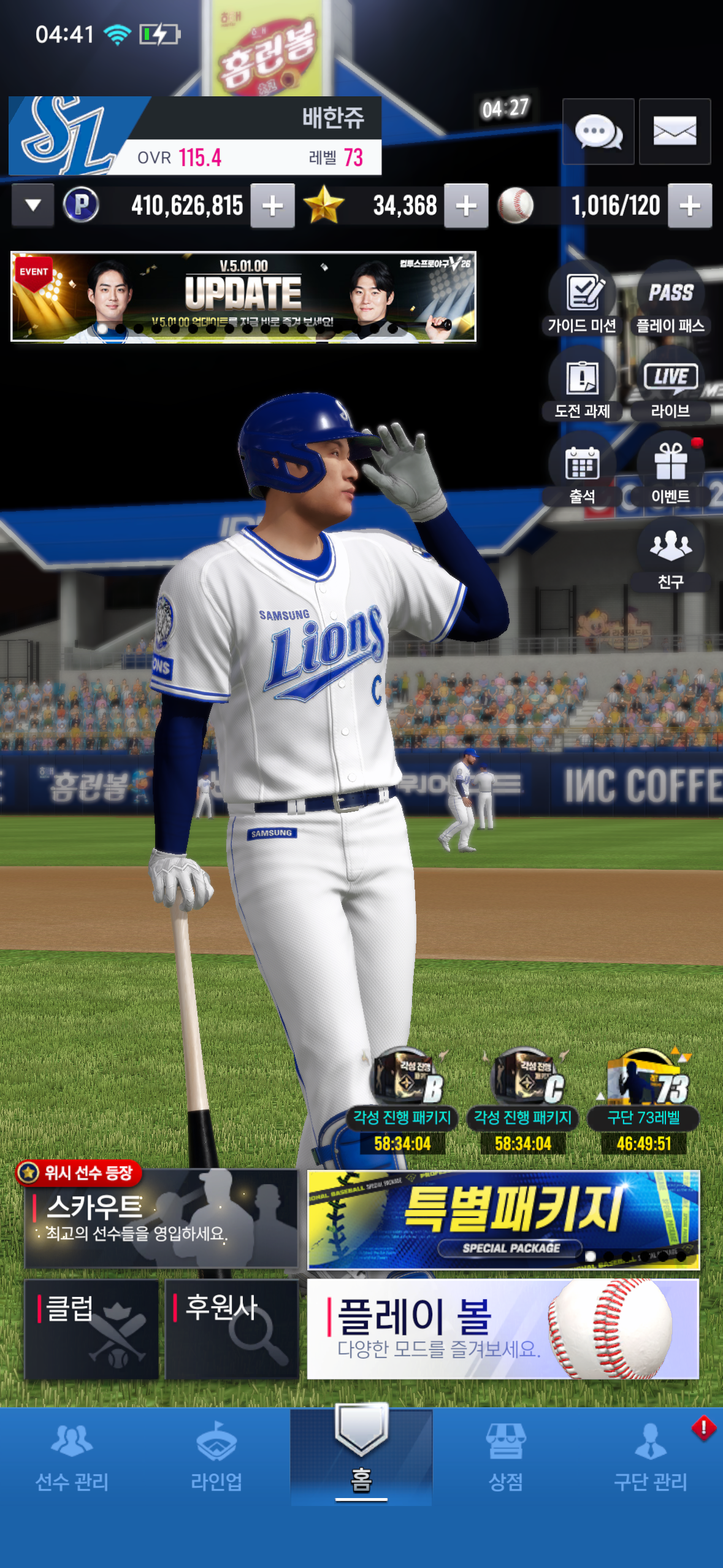This screenshot has height=1568, width=723.
Task: Add more stars with plus button
Action: click(466, 206)
